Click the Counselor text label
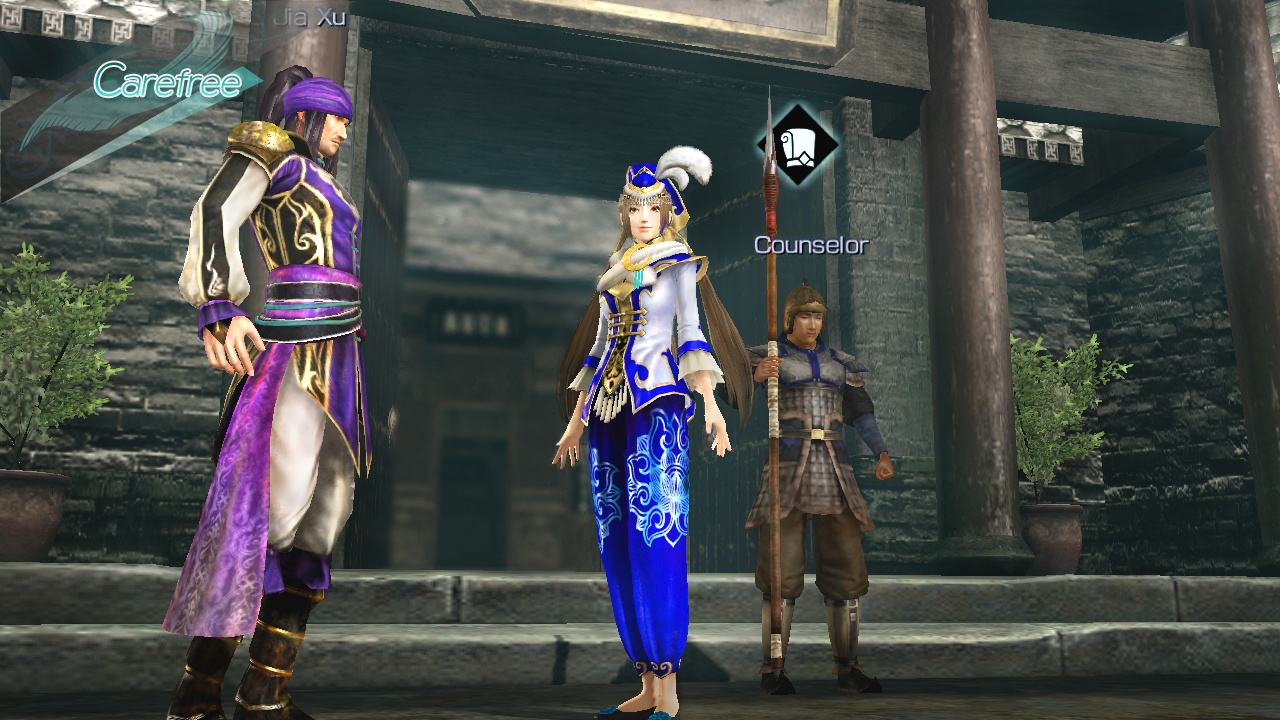Screen dimensions: 1280x720 (x=810, y=246)
